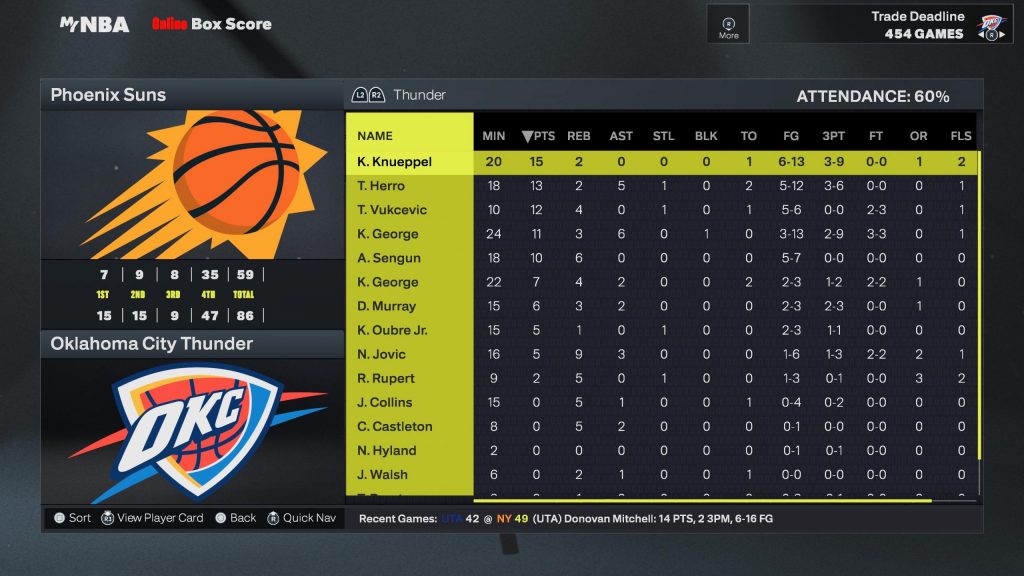Click the AST column header
Image resolution: width=1024 pixels, height=576 pixels.
621,136
